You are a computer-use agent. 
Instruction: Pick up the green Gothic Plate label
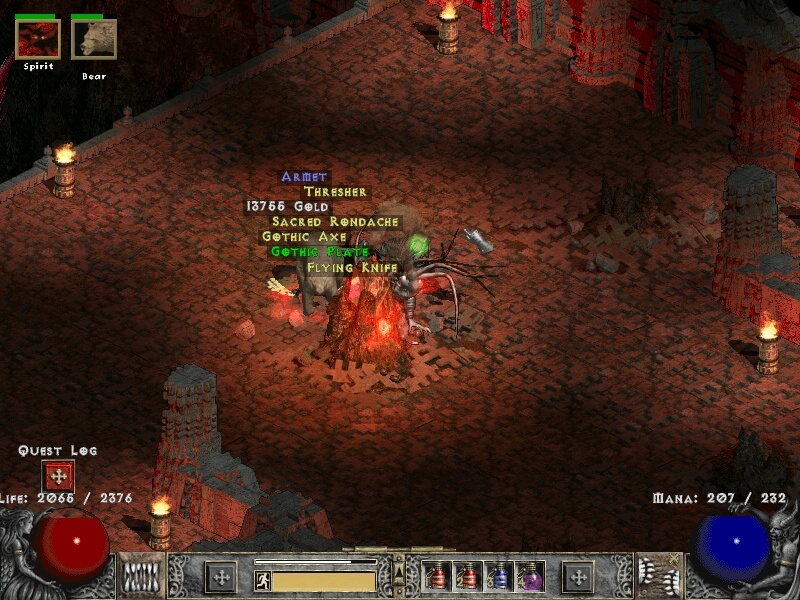point(320,252)
